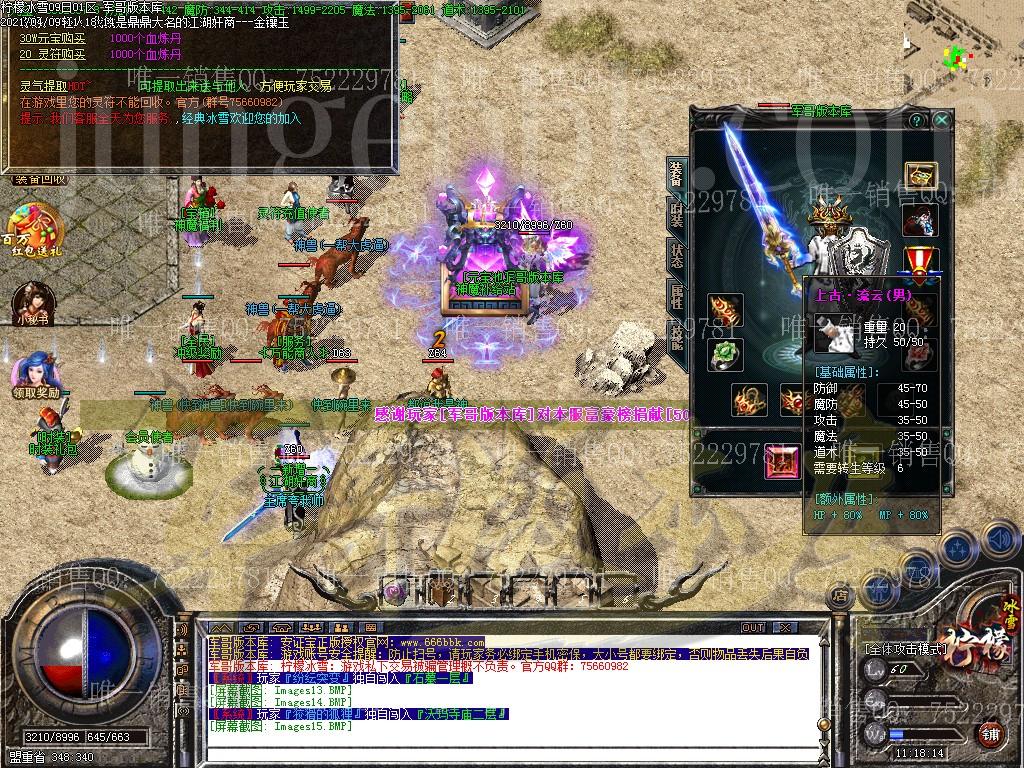Toggle the 全体攻击模式 attack mode label
1024x768 pixels.
coord(907,649)
